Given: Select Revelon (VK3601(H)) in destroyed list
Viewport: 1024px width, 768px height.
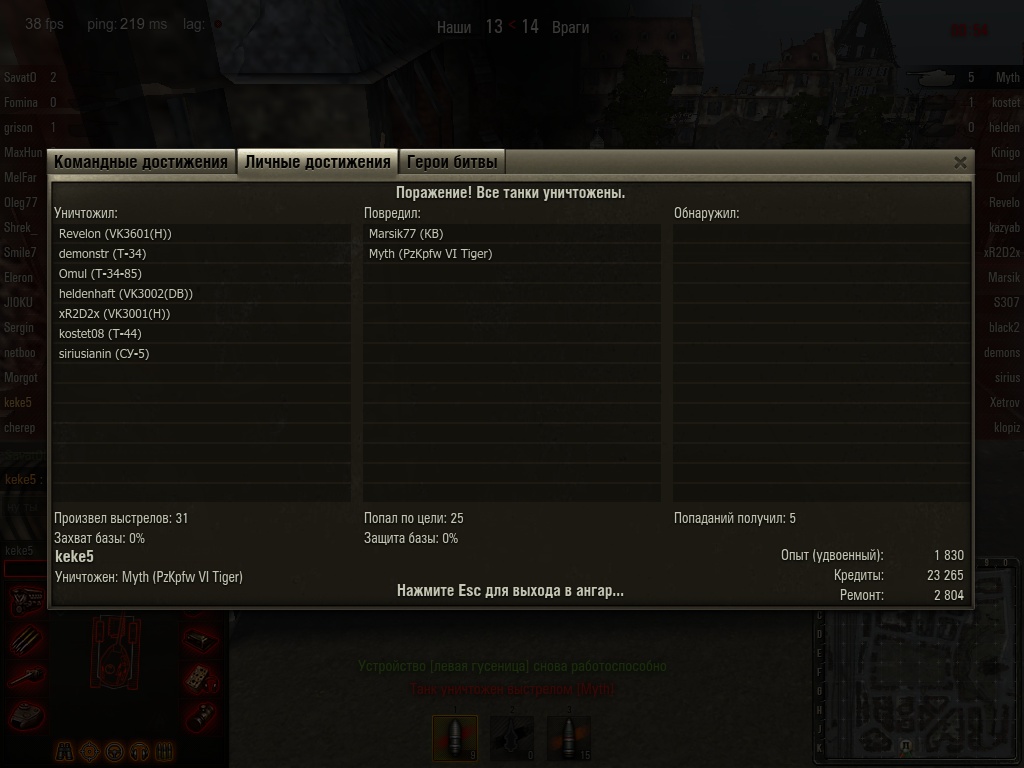Looking at the screenshot, I should (x=115, y=234).
